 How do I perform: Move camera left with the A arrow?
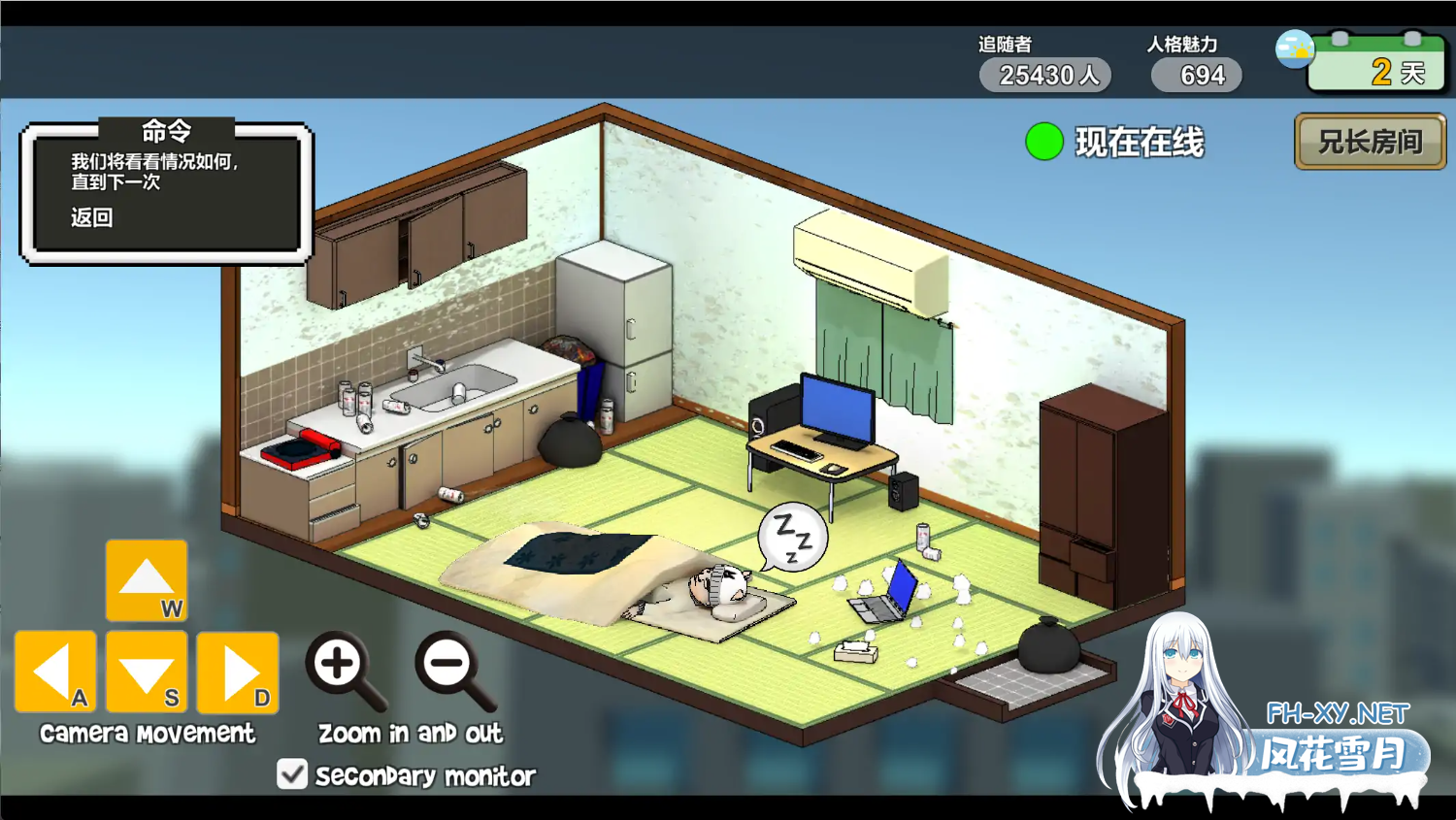(55, 672)
